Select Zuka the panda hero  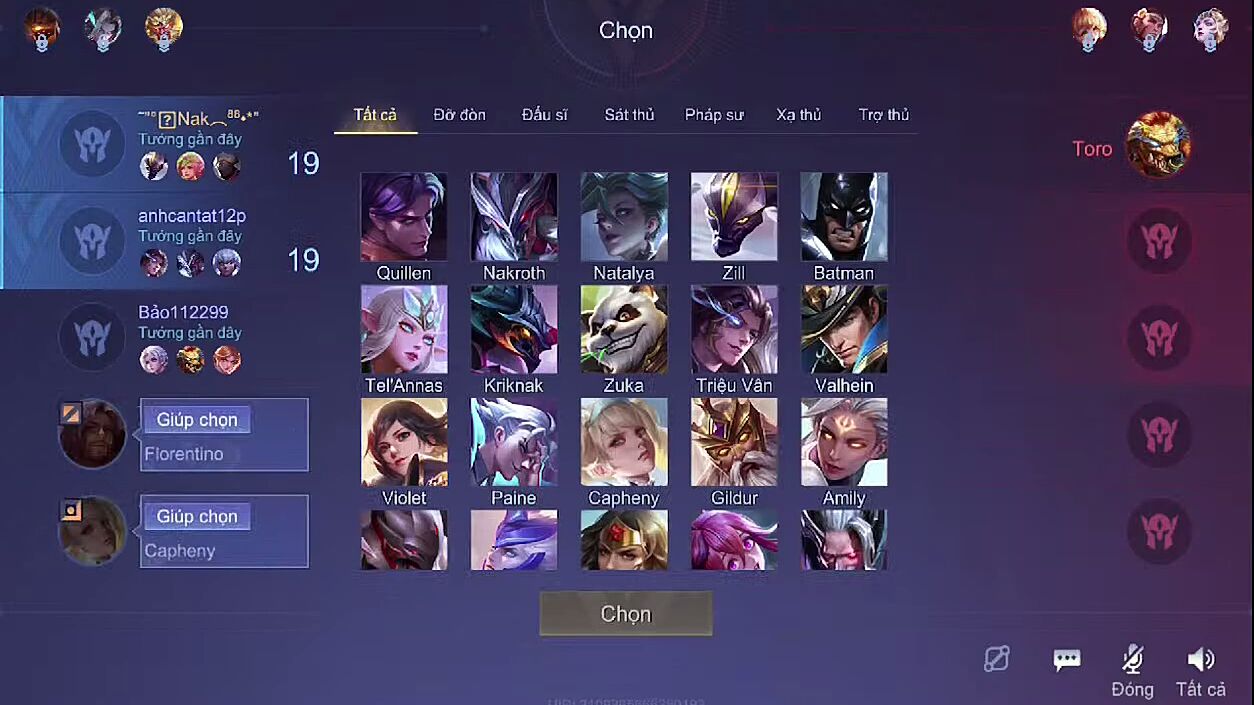[x=624, y=330]
